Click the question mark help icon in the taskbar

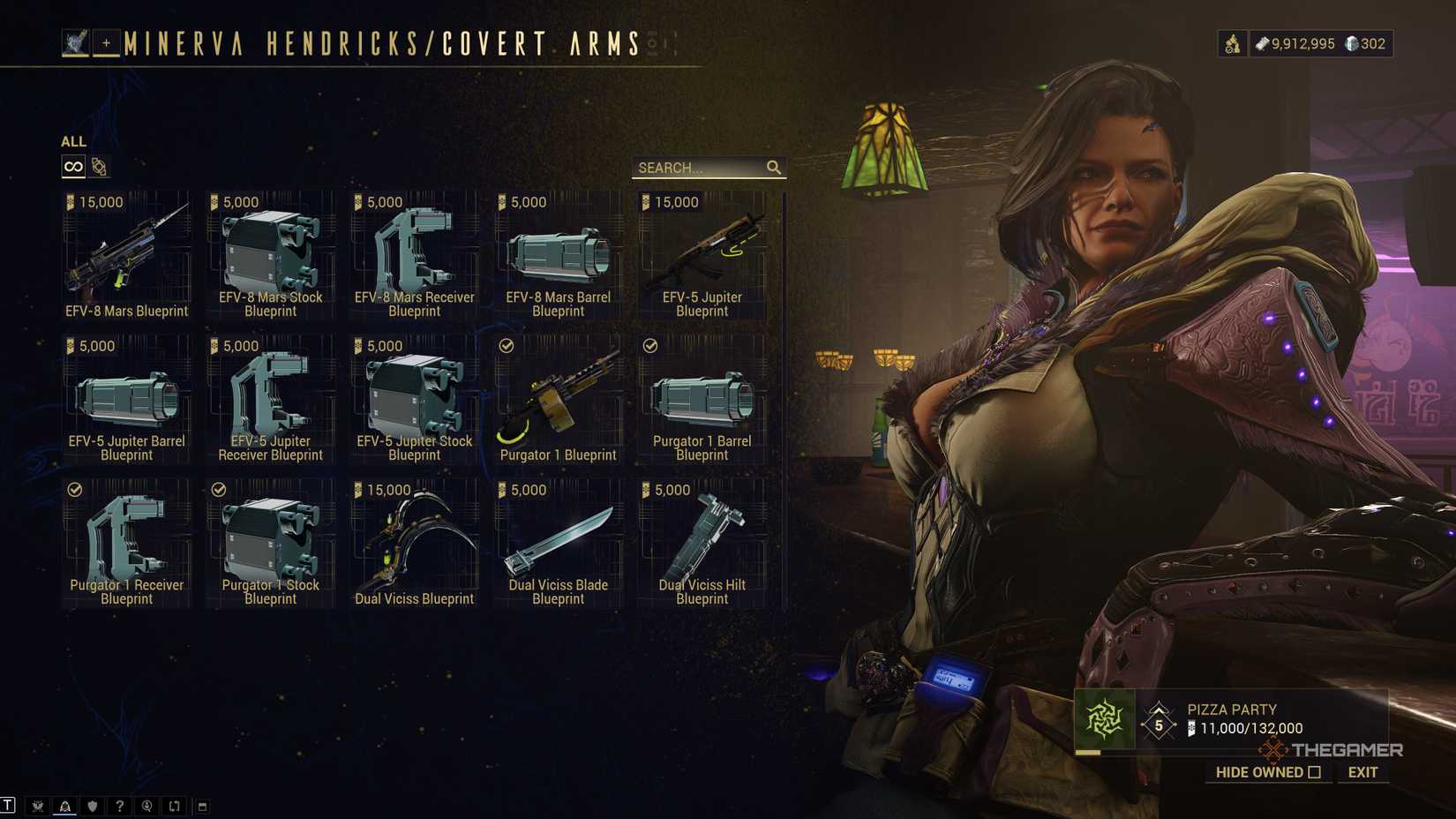point(119,805)
